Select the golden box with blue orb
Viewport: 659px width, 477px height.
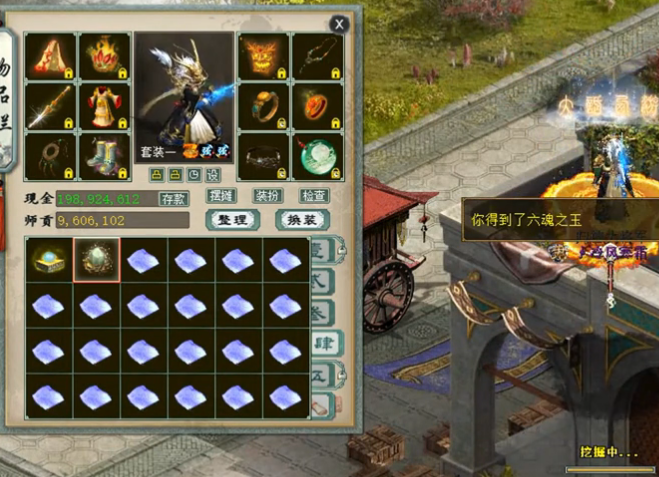click(48, 260)
